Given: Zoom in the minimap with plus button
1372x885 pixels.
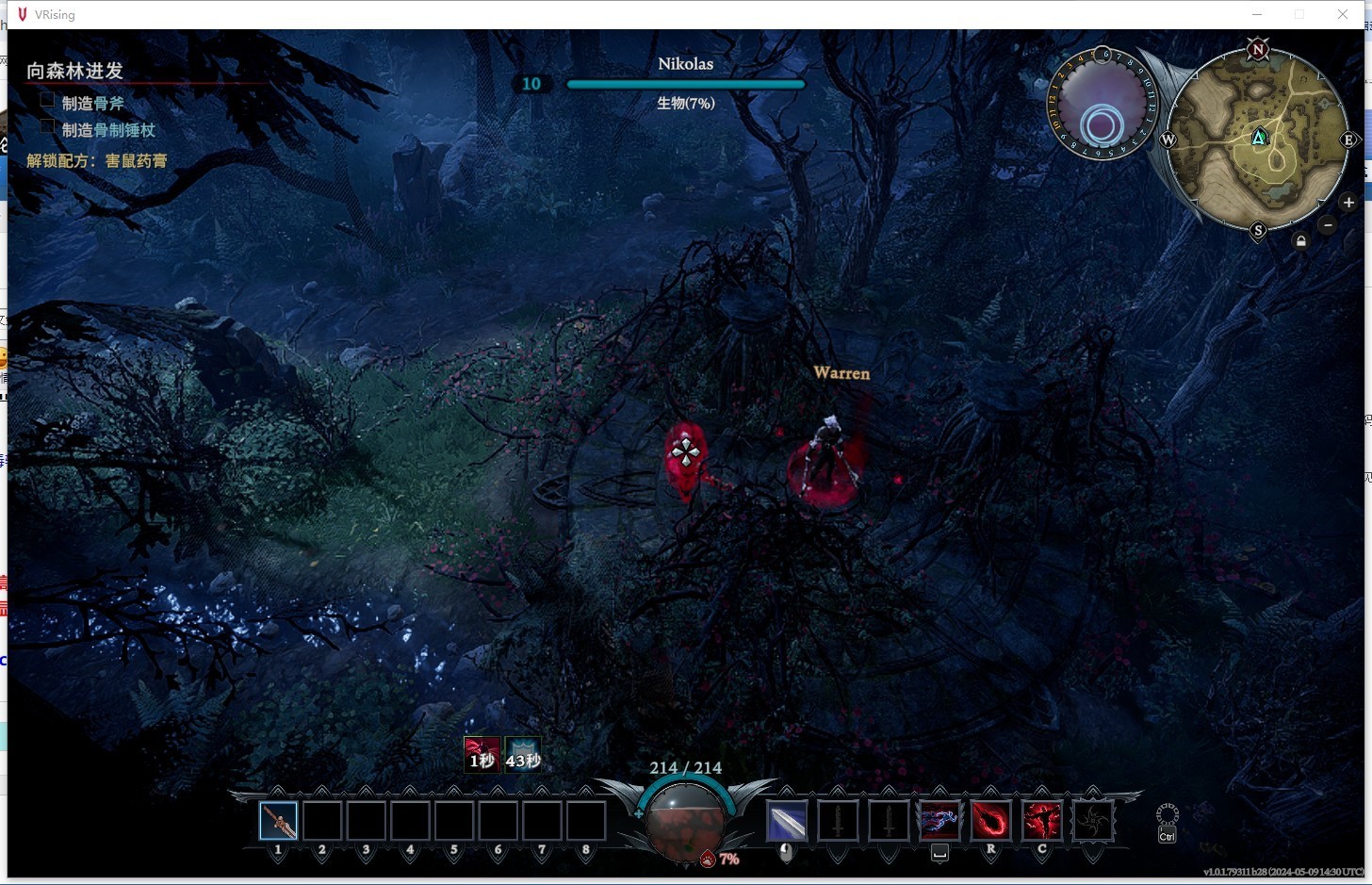Looking at the screenshot, I should [1348, 203].
